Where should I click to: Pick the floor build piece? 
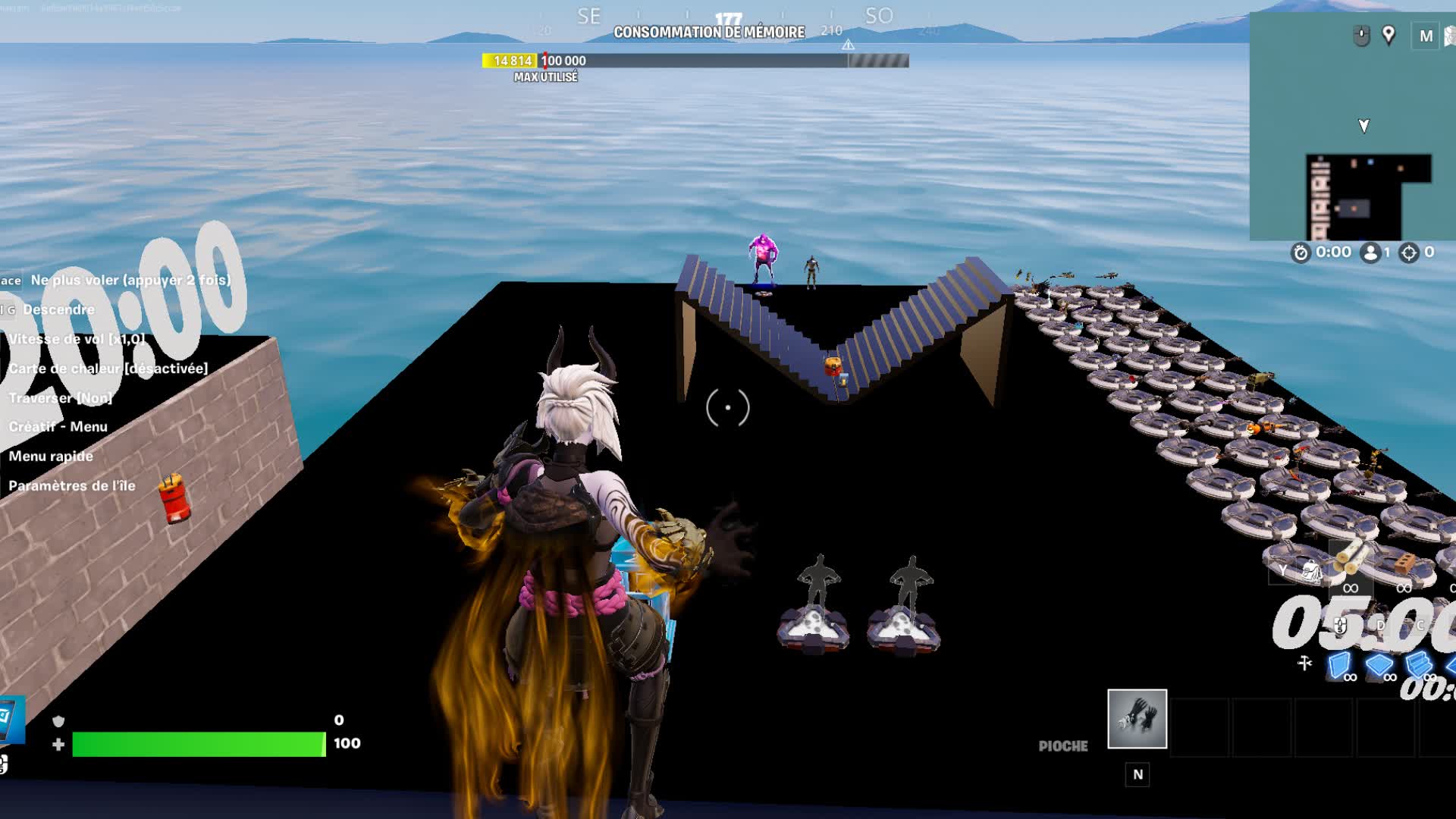point(1379,665)
